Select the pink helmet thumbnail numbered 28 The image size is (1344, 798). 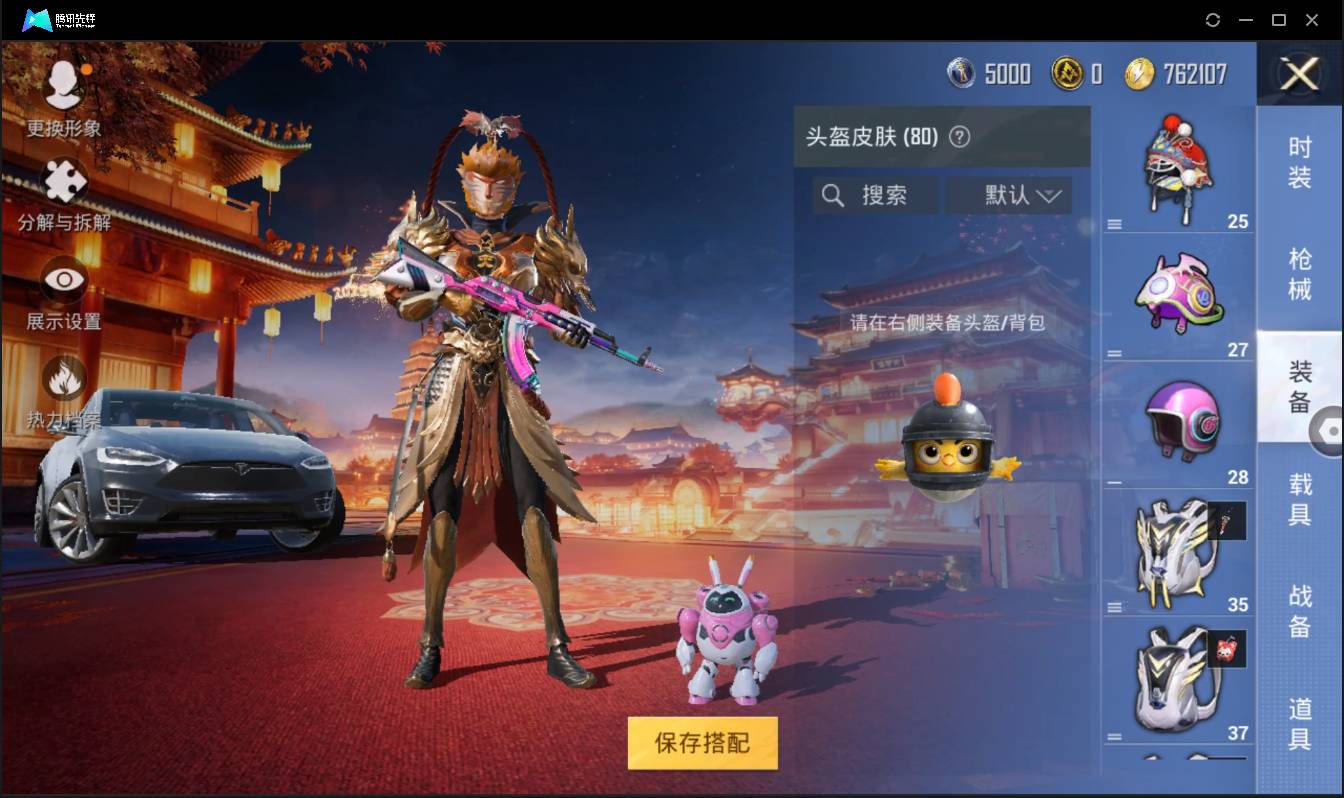point(1180,420)
